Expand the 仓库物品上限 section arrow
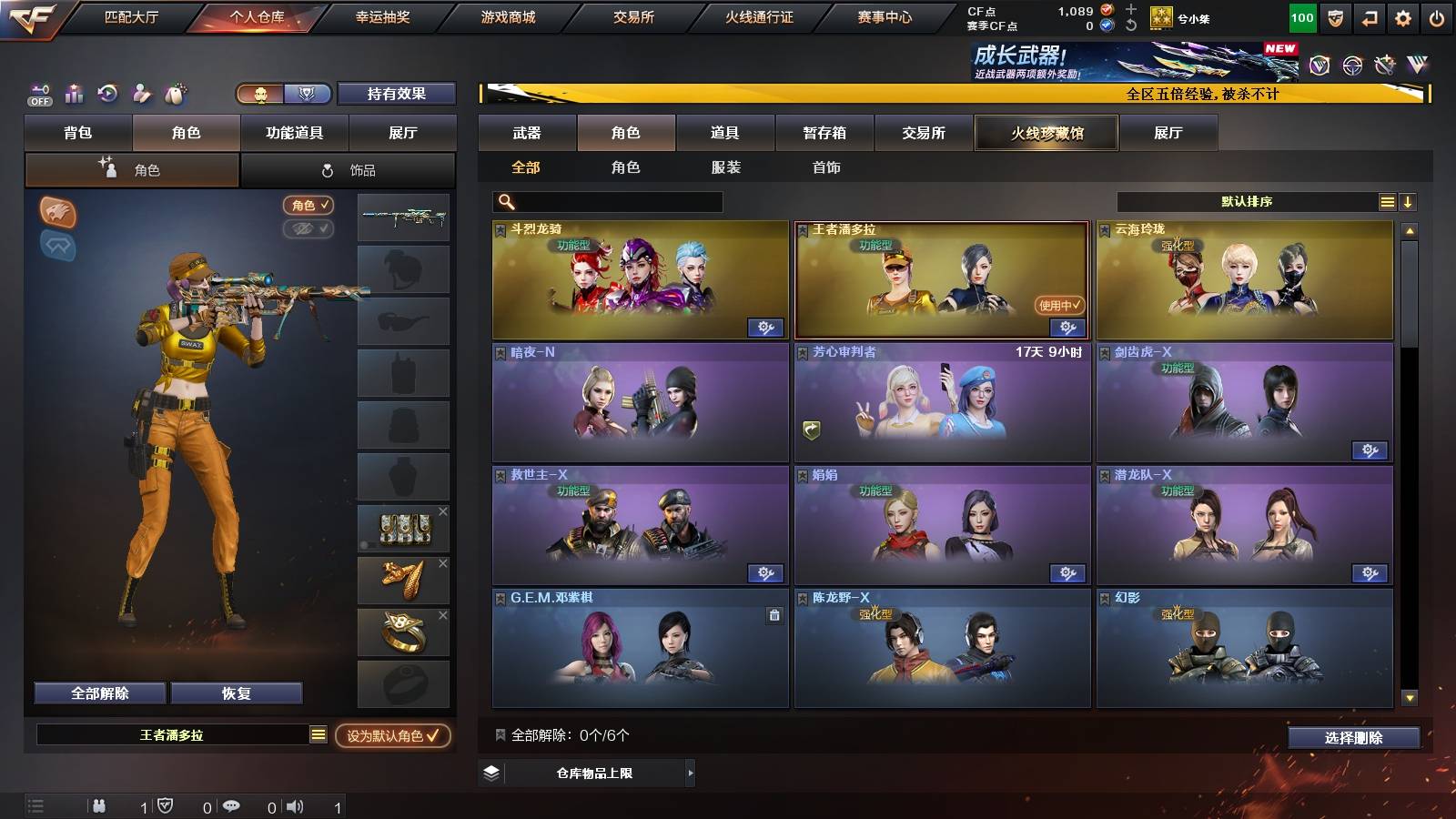The height and width of the screenshot is (819, 1456). point(690,773)
